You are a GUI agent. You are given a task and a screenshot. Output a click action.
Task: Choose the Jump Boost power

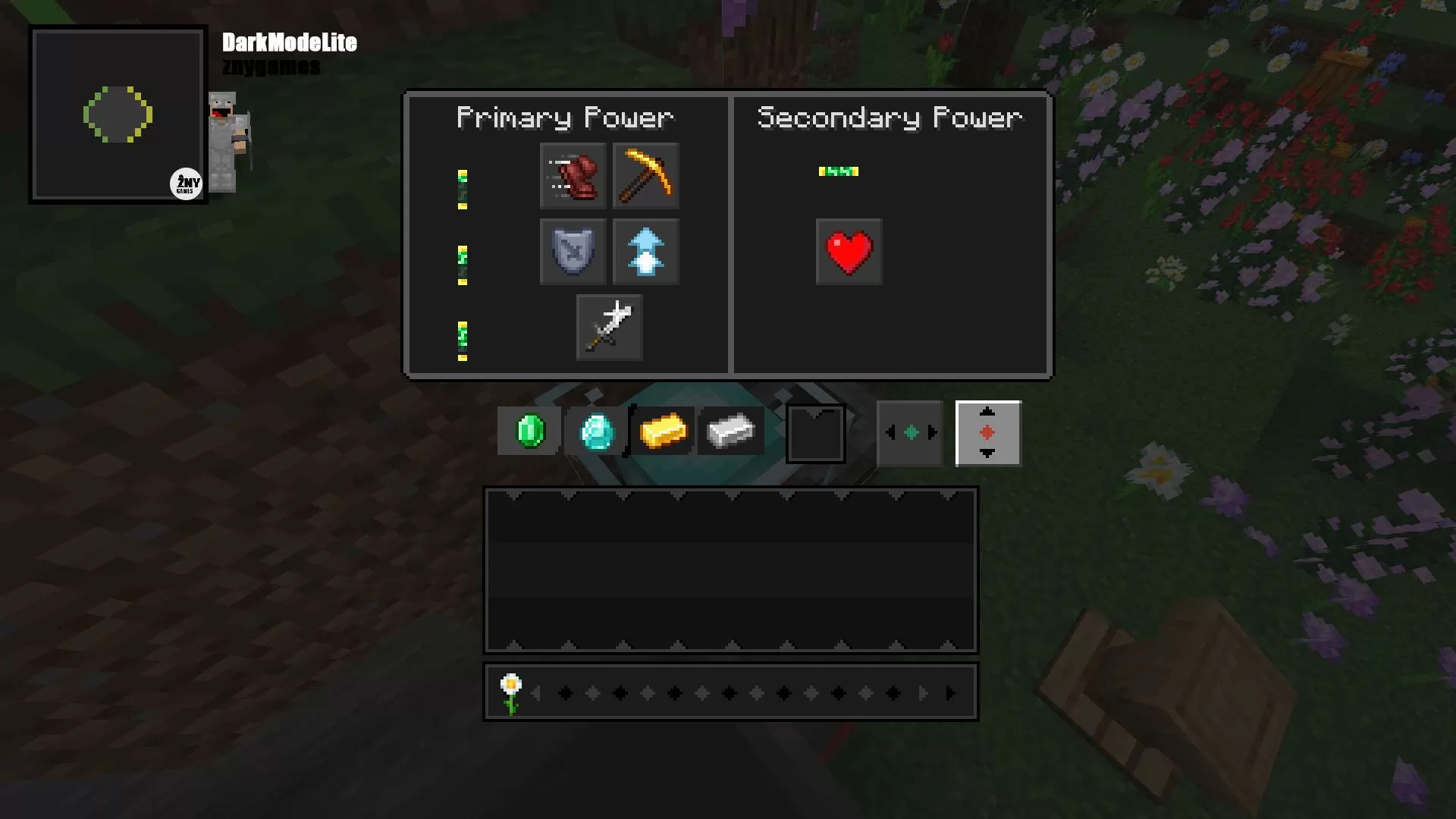click(645, 251)
